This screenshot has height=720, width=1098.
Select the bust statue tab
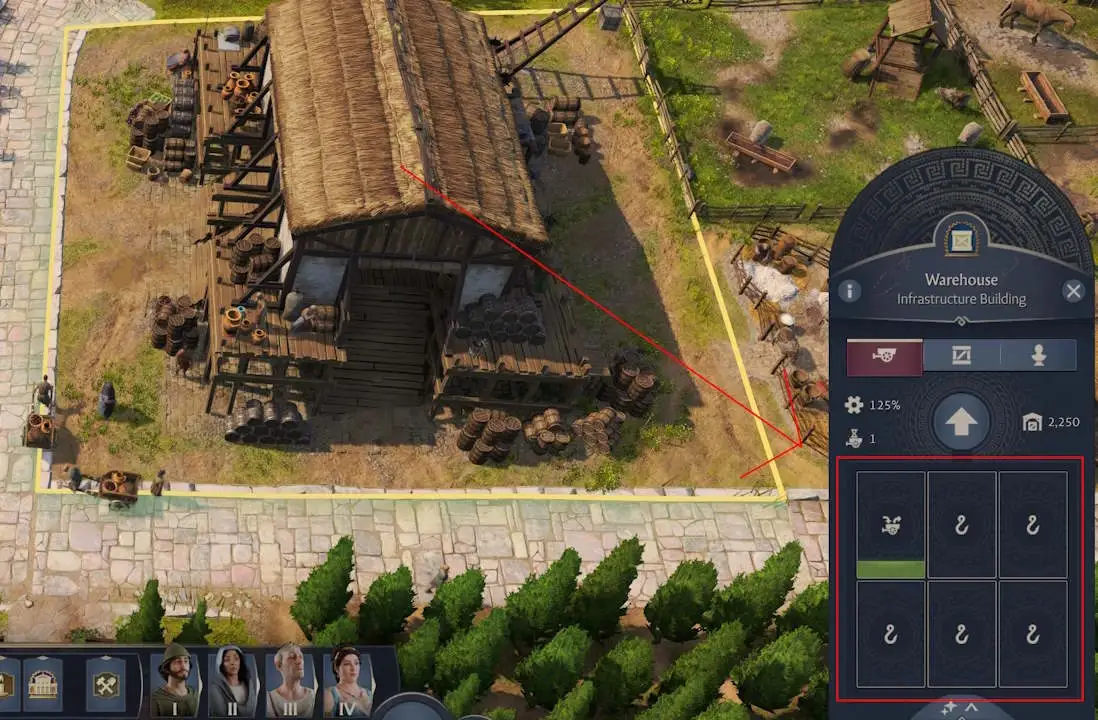1038,356
